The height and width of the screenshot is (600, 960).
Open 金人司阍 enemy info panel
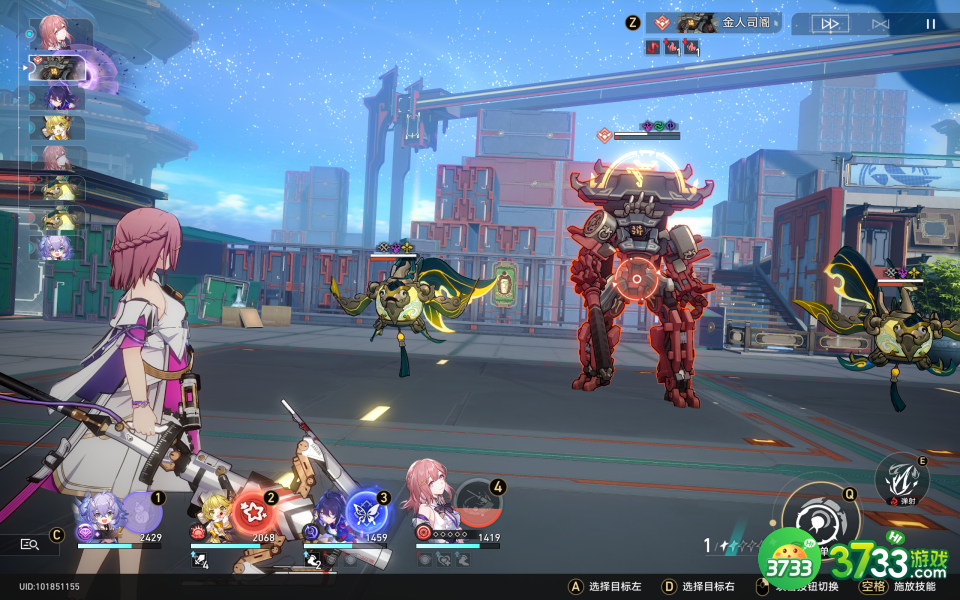tap(712, 22)
